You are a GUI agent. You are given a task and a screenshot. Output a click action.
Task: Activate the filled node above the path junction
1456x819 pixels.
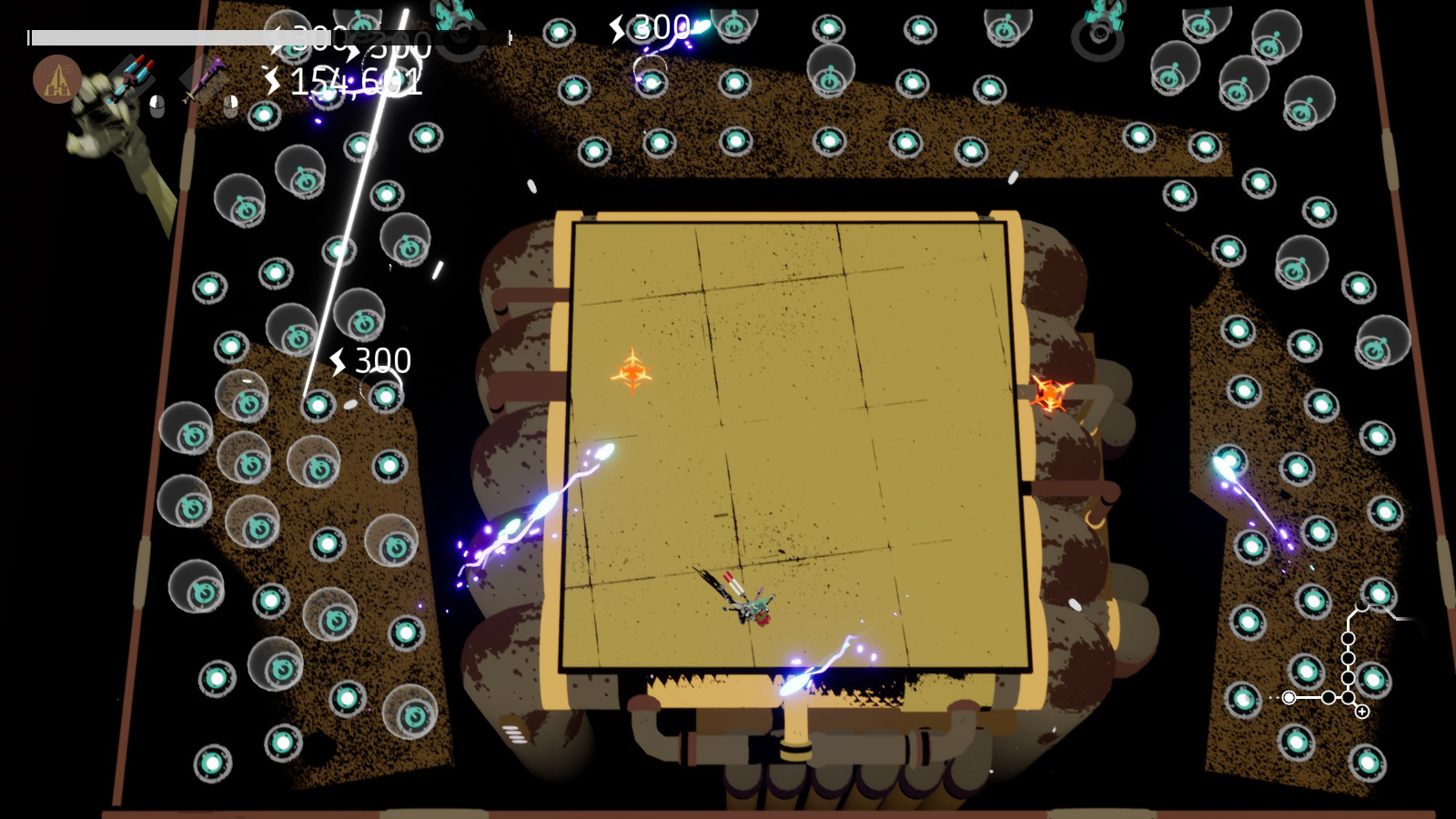point(1348,676)
